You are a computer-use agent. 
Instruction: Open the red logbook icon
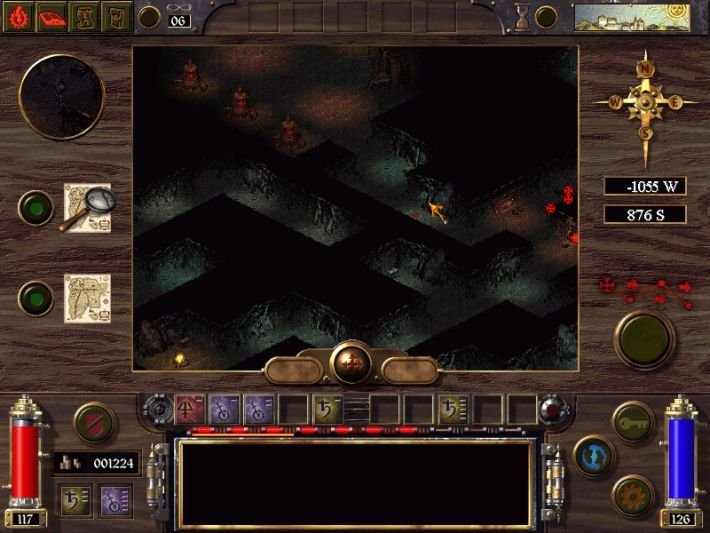coord(54,16)
